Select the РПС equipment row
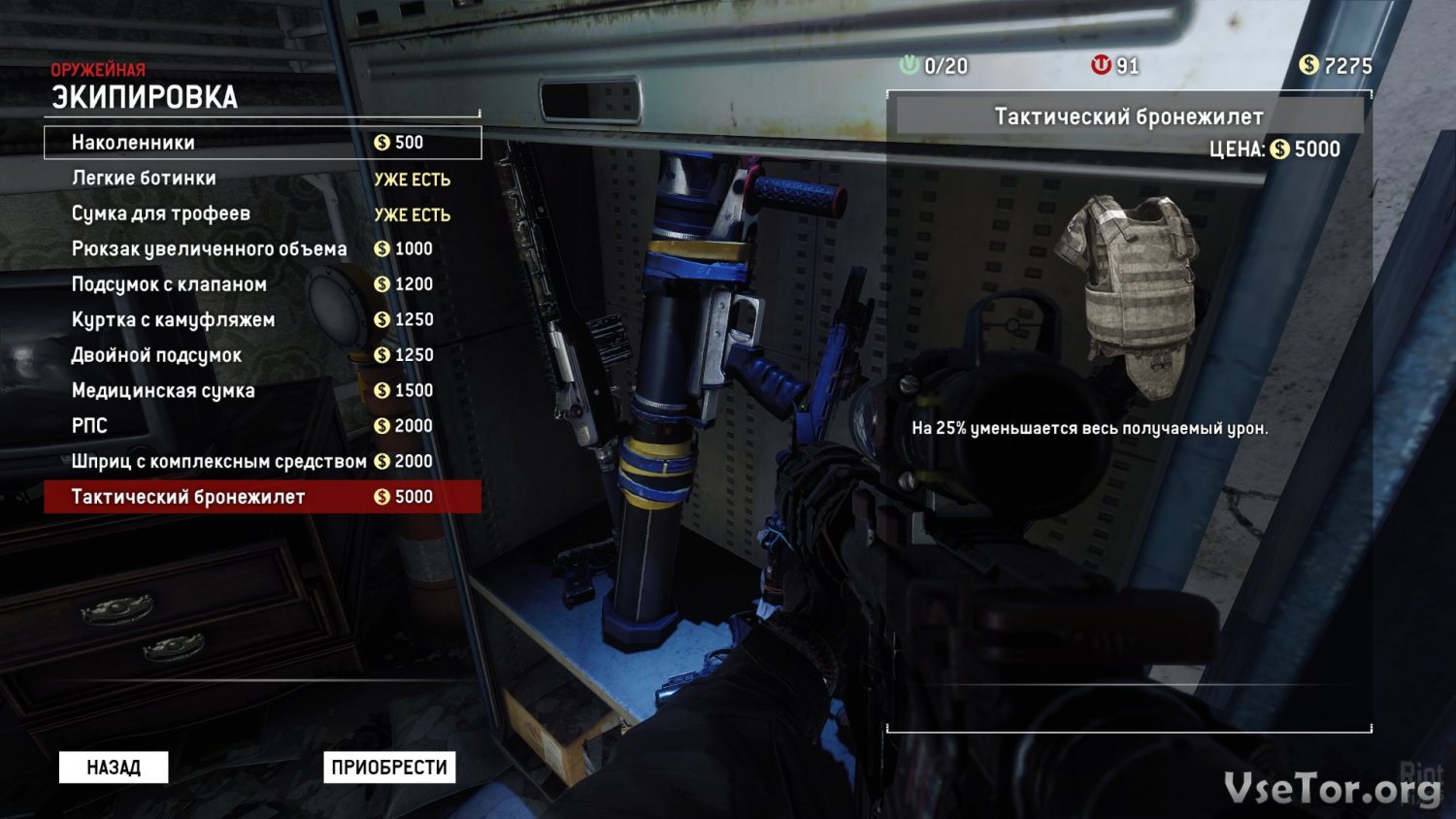 [262, 426]
